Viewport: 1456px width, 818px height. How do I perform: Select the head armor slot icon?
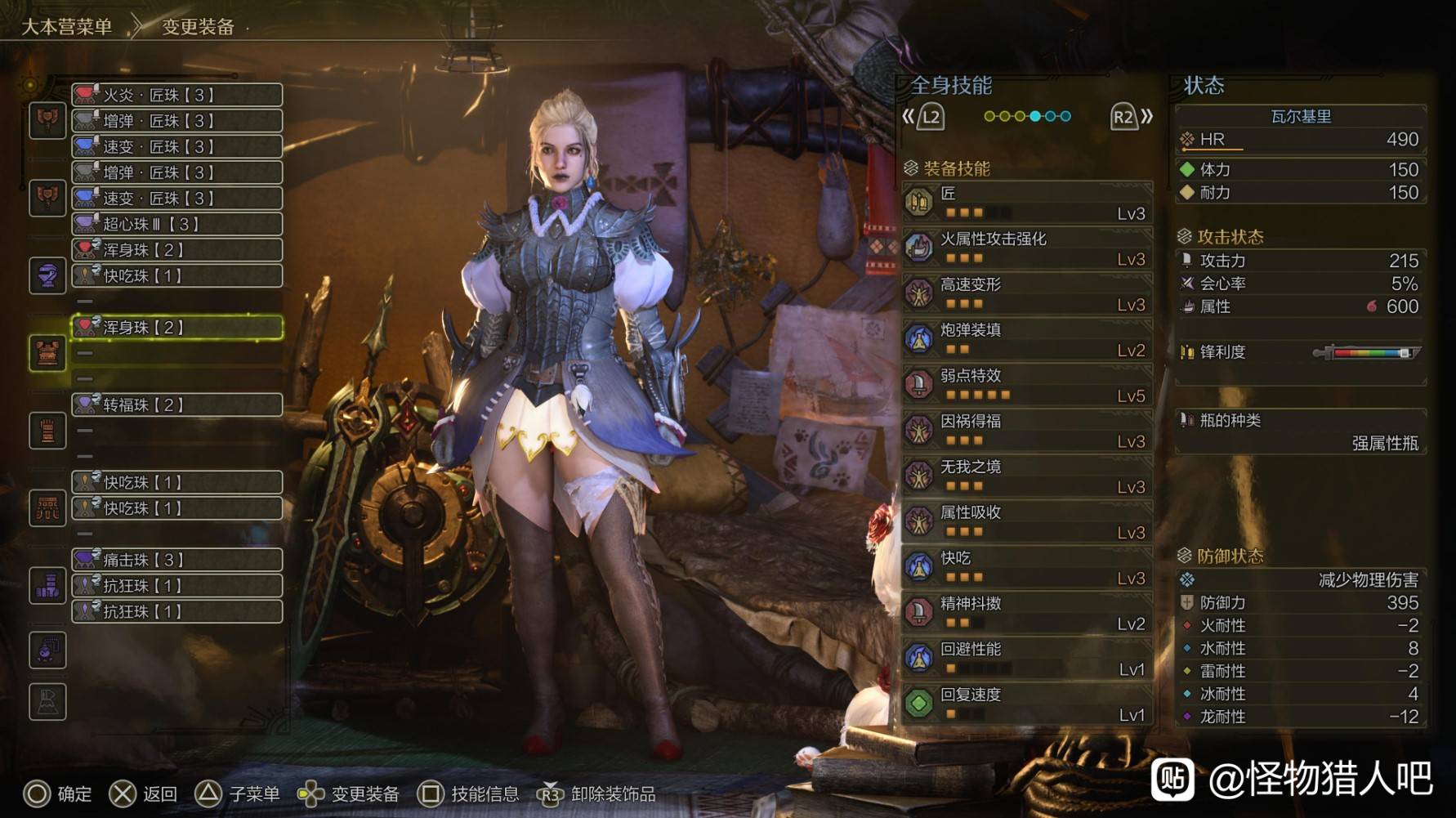pos(47,275)
